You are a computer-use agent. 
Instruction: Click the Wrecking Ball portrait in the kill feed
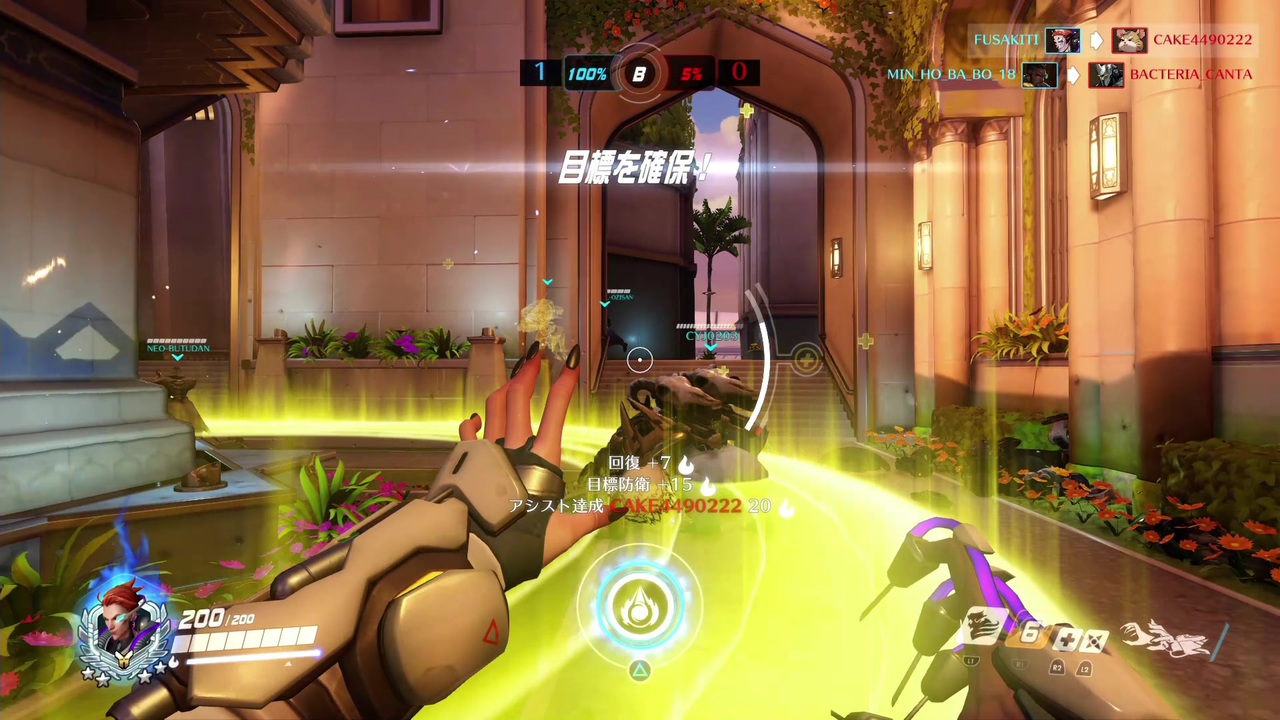[x=1130, y=40]
